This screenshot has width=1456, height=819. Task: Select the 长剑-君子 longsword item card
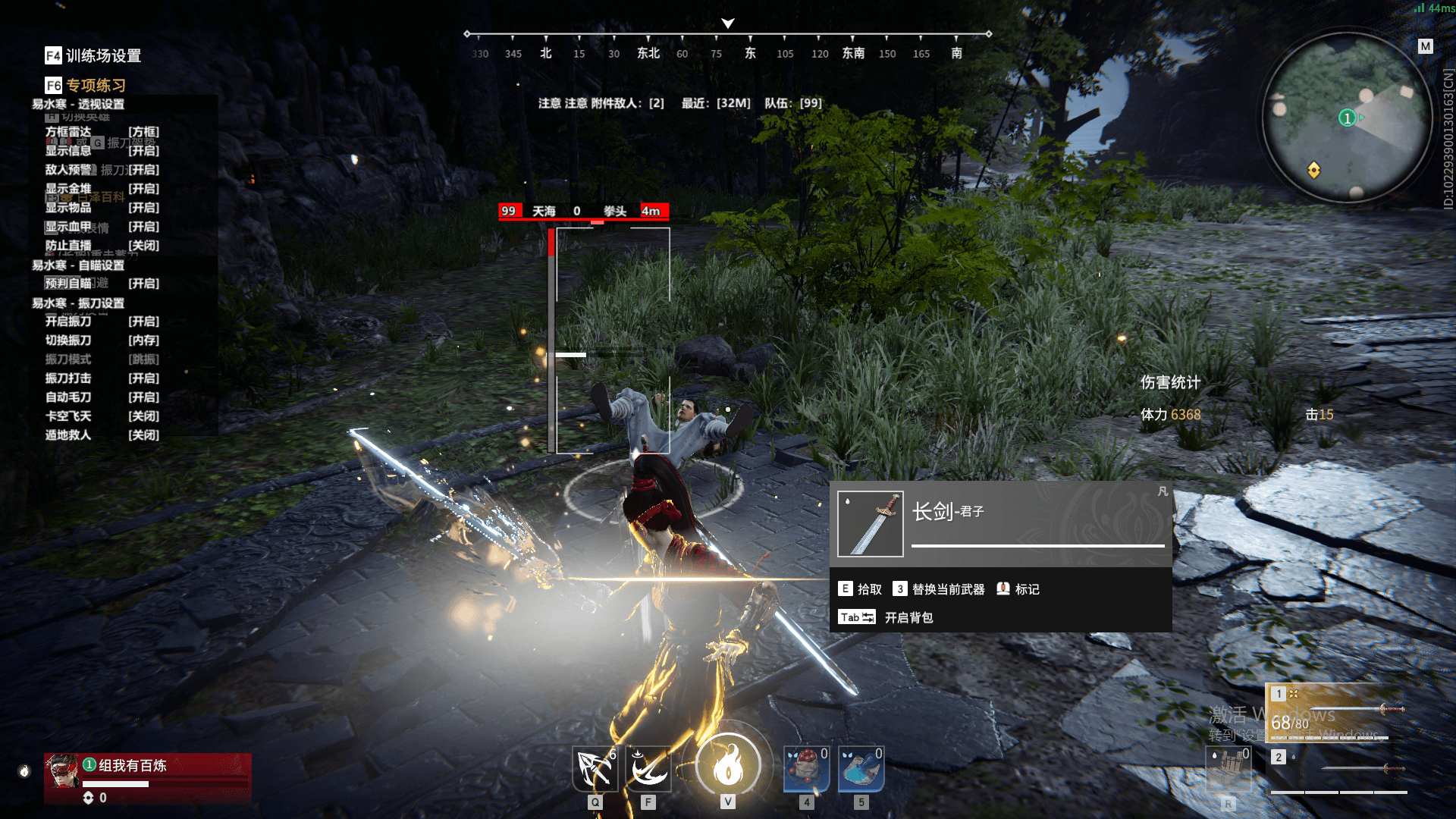point(1000,523)
